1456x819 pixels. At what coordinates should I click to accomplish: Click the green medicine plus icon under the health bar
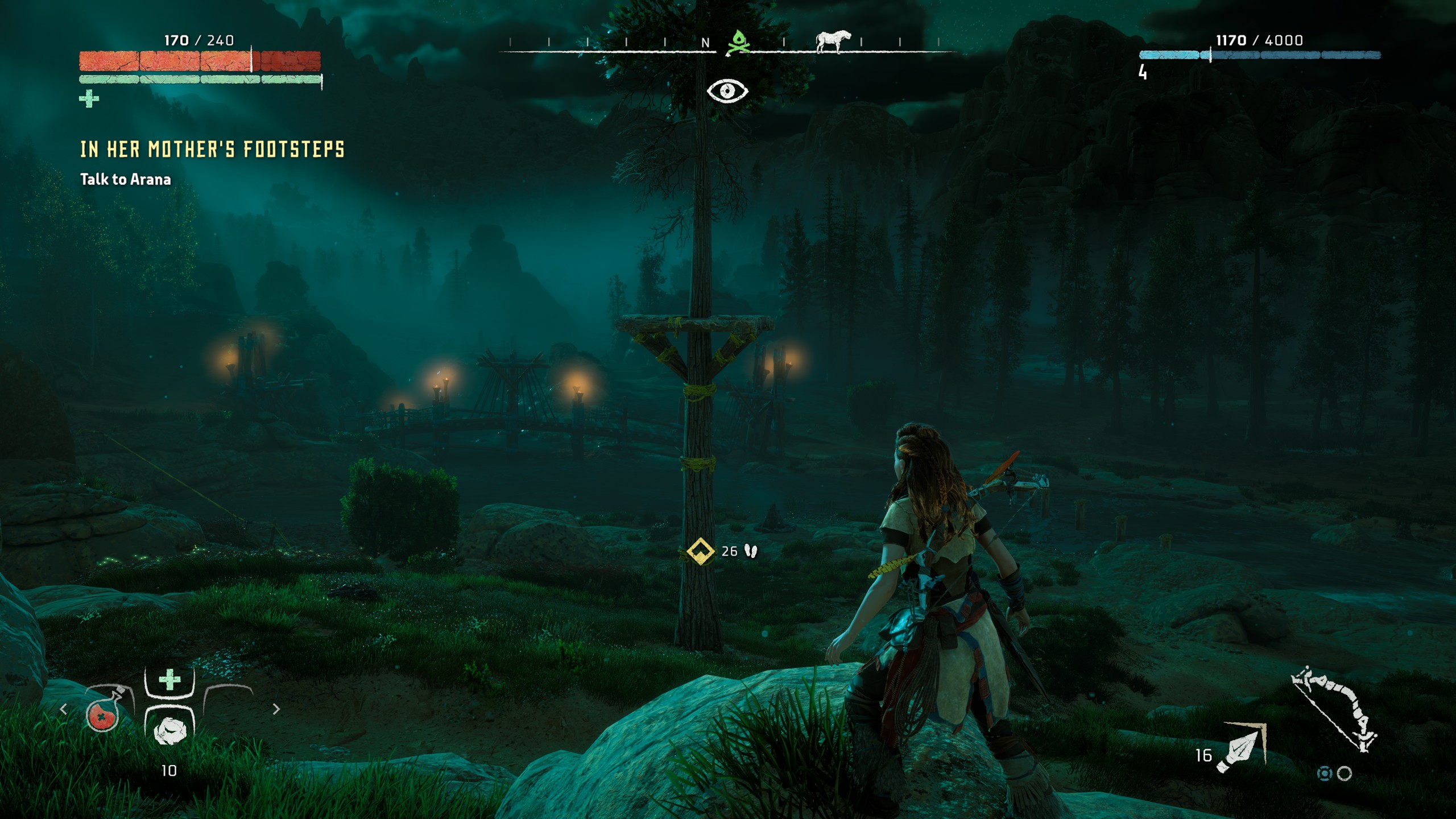coord(89,99)
